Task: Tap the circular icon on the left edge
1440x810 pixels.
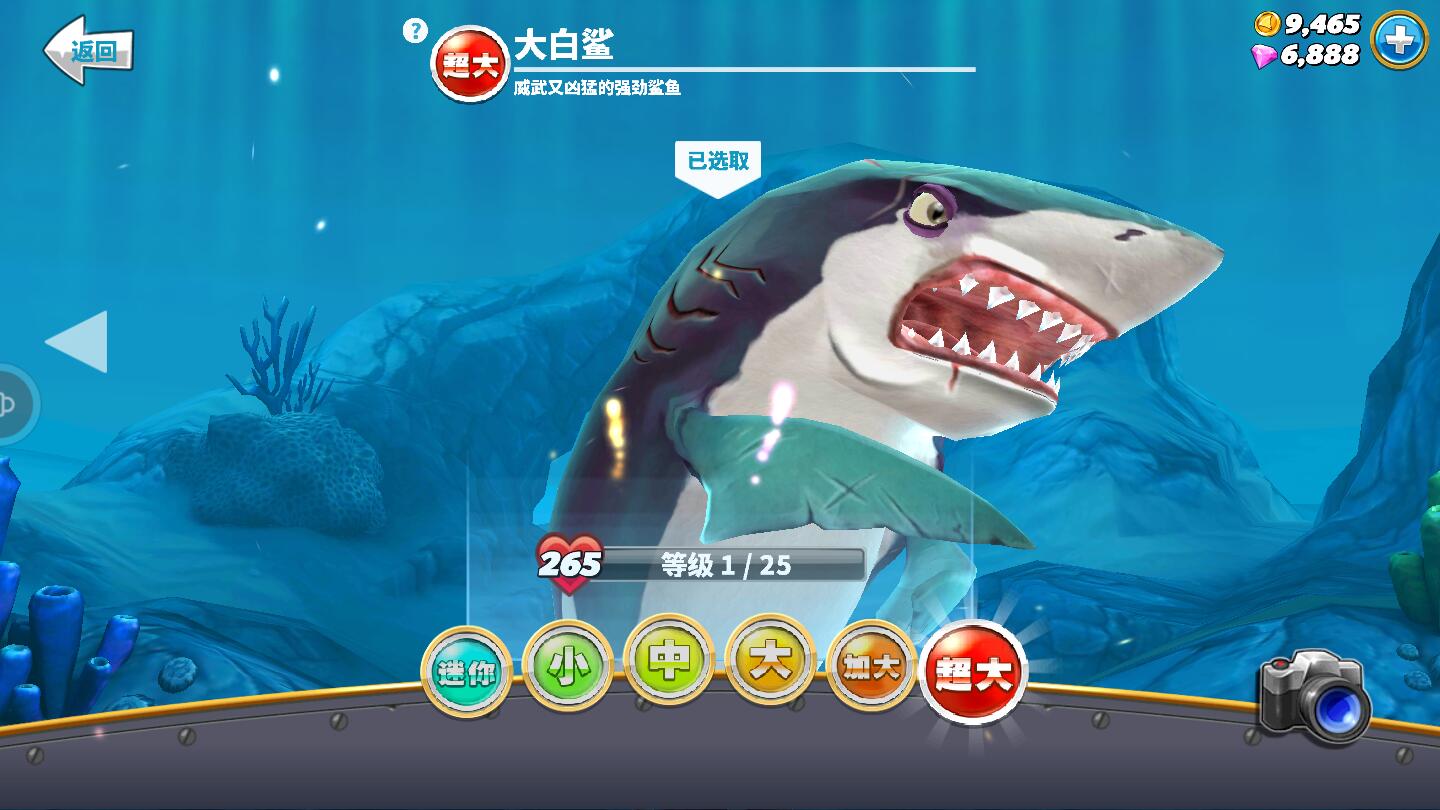Action: (x=8, y=405)
